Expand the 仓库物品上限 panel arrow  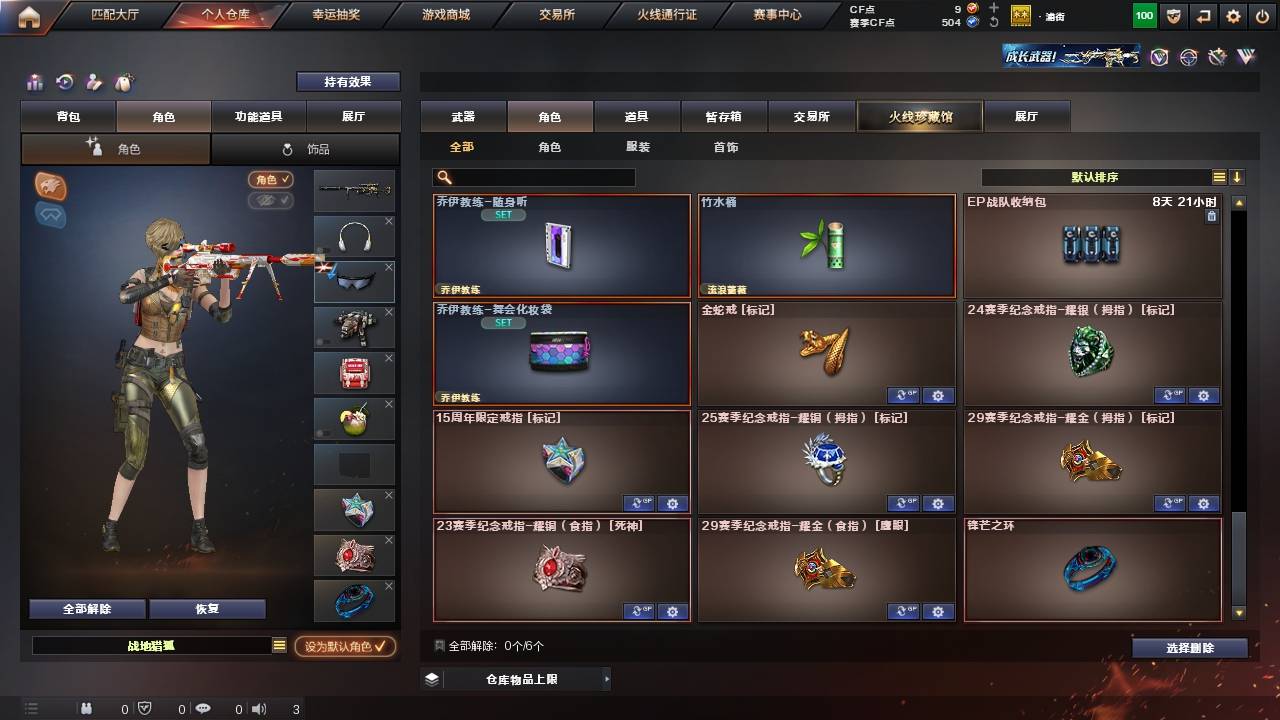click(x=605, y=678)
